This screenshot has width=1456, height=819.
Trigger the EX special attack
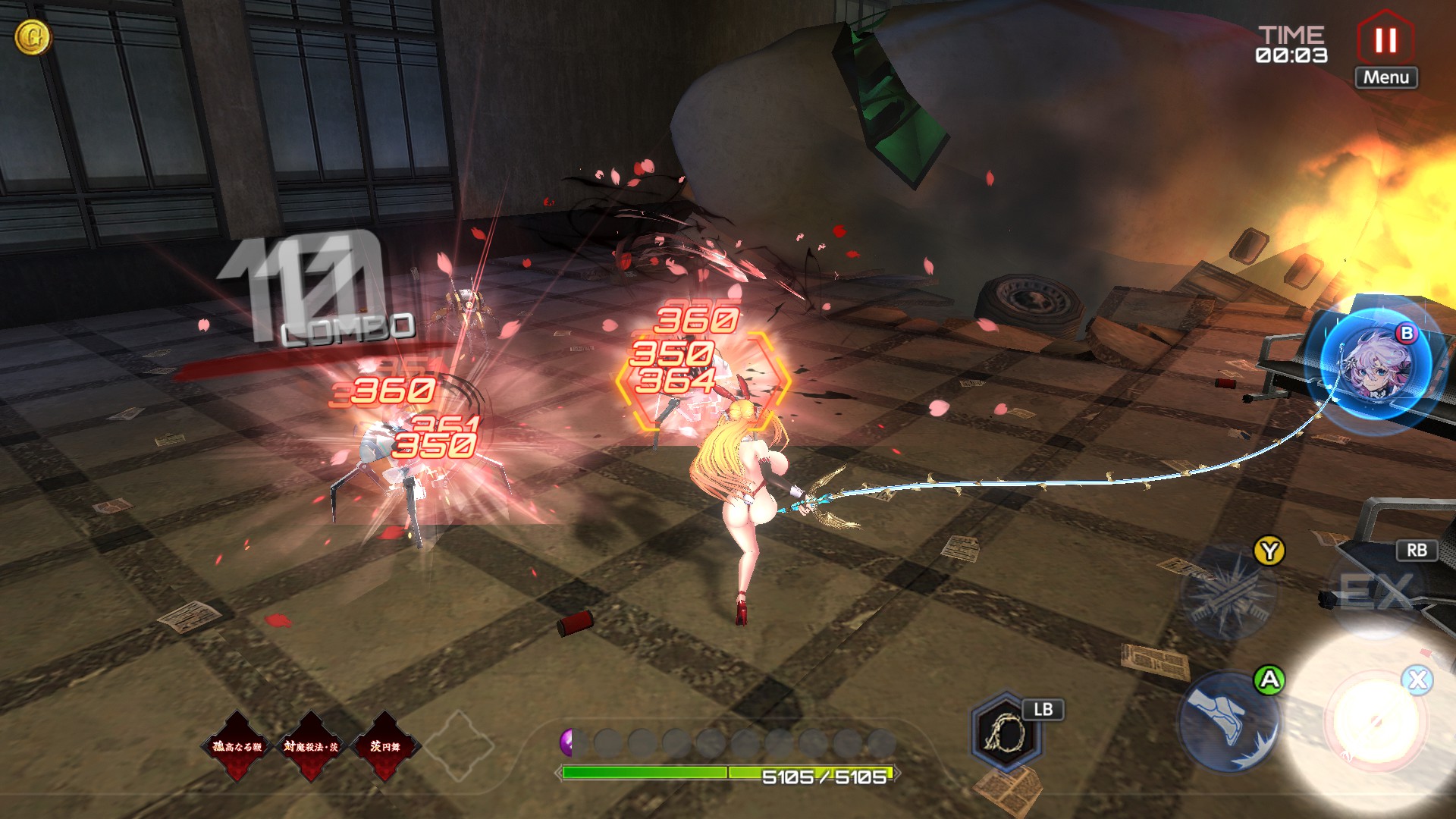pos(1374,591)
